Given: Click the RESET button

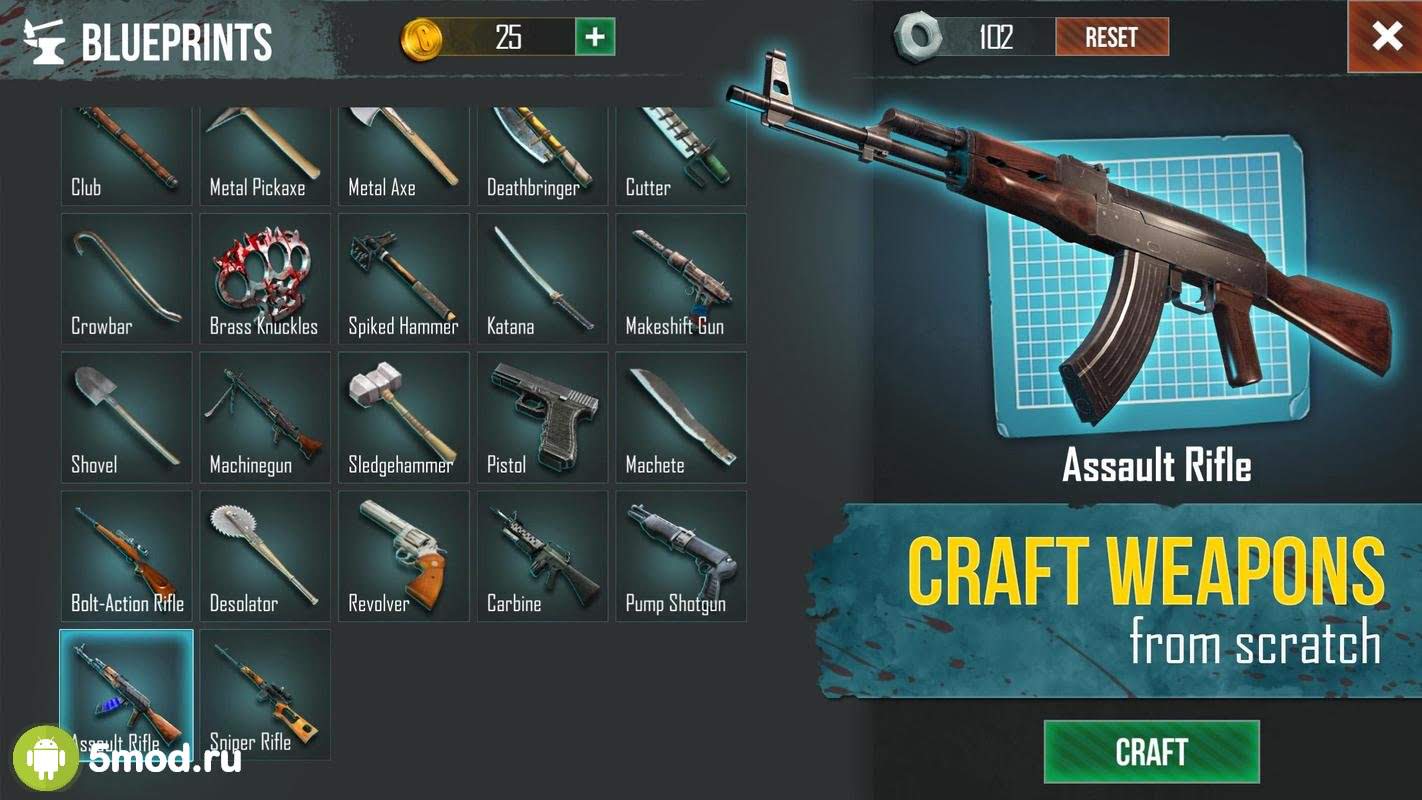Looking at the screenshot, I should [1111, 38].
